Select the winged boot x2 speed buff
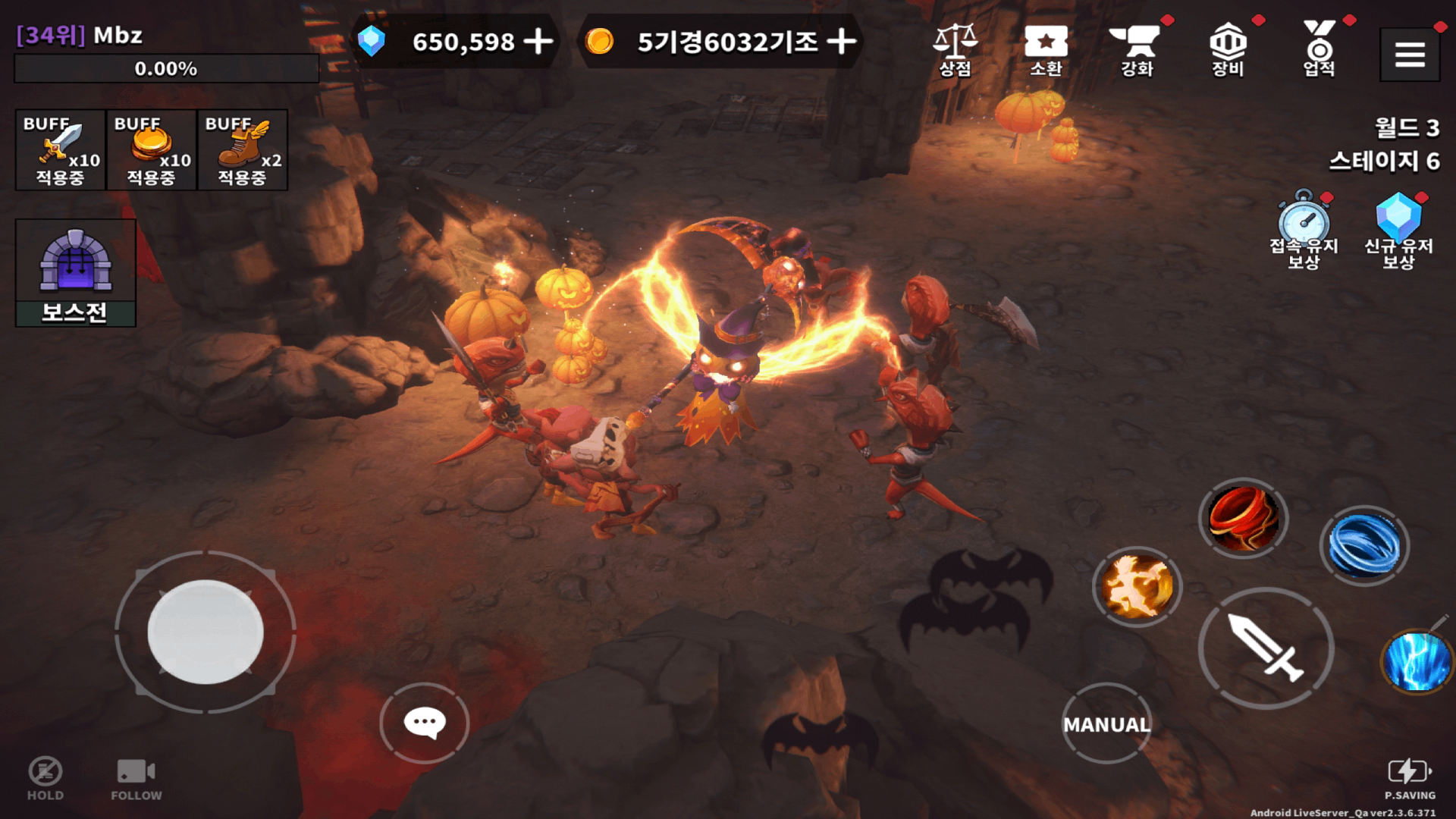This screenshot has height=819, width=1456. (243, 149)
